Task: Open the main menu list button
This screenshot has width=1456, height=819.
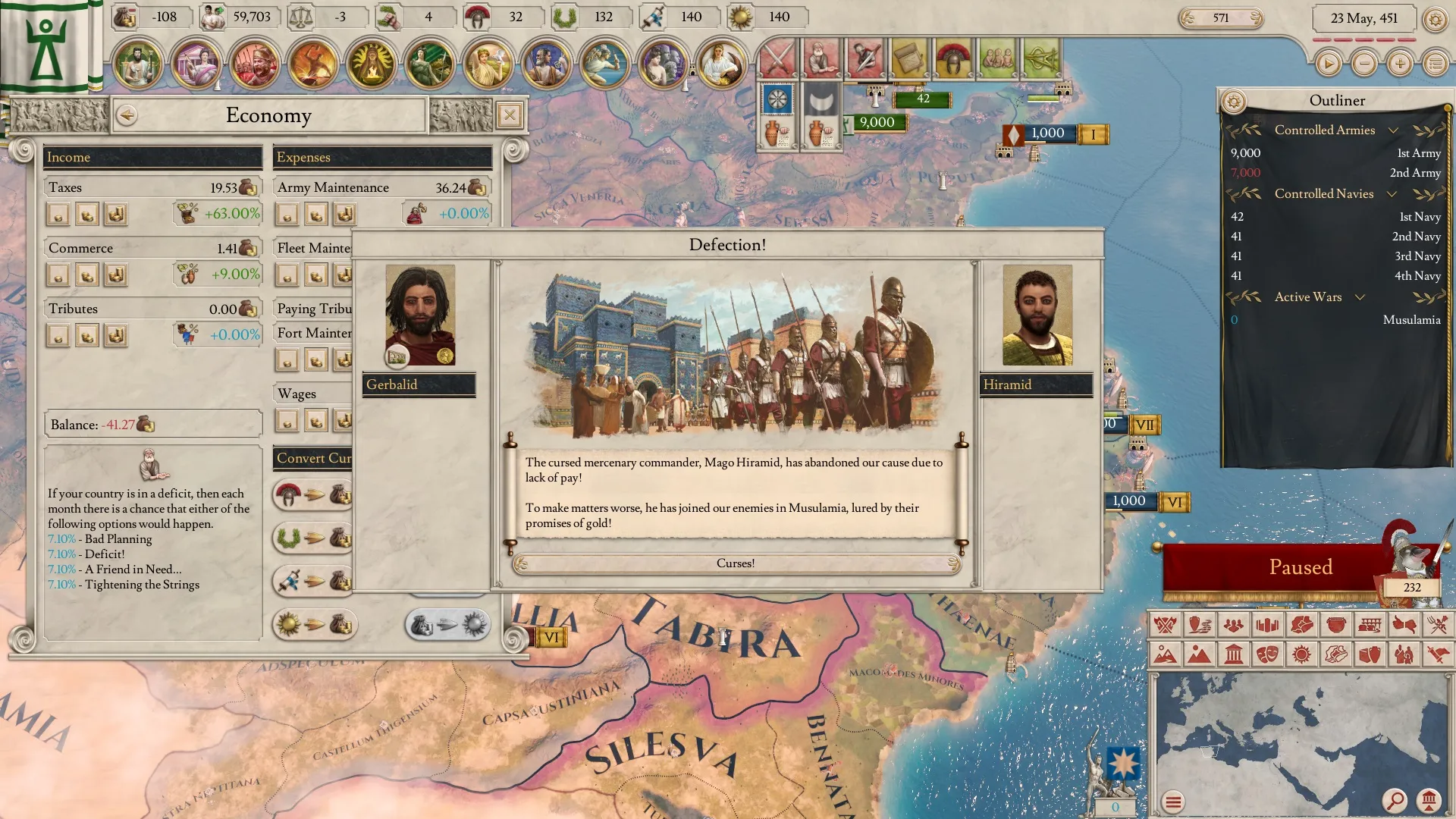Action: [1436, 64]
